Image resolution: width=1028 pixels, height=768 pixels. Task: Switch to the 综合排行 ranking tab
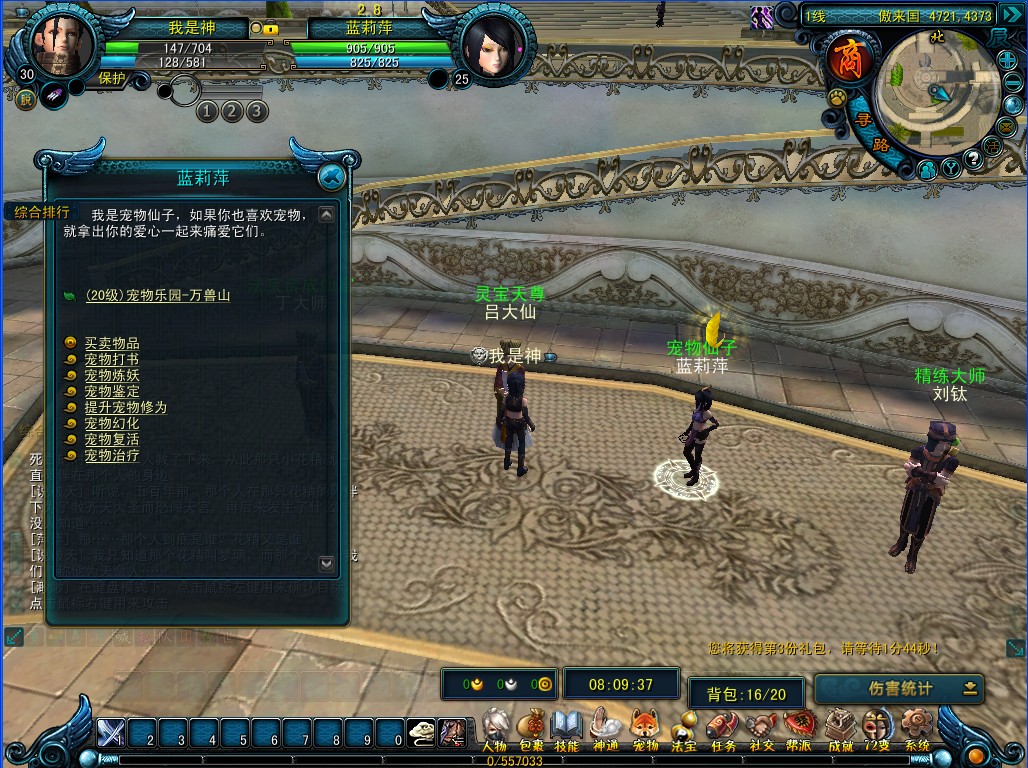coord(42,211)
